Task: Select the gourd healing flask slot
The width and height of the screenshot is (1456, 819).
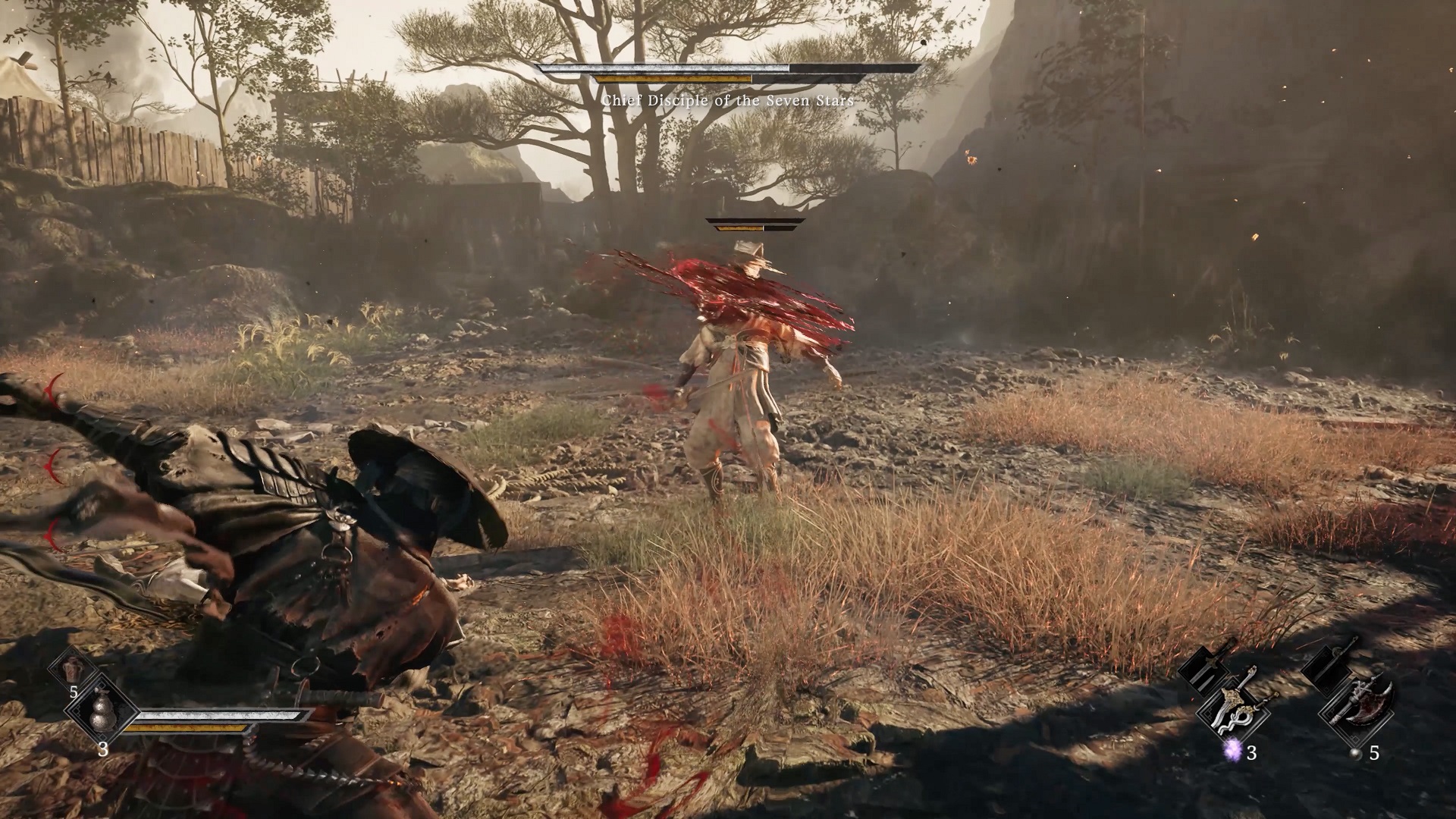Action: click(x=101, y=713)
